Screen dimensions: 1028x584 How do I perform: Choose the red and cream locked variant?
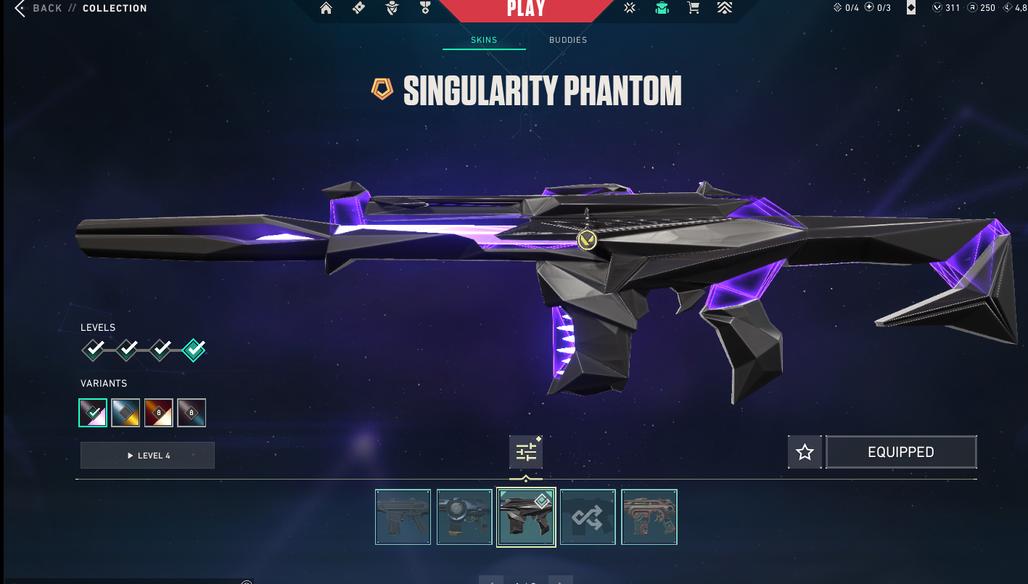[x=159, y=412]
